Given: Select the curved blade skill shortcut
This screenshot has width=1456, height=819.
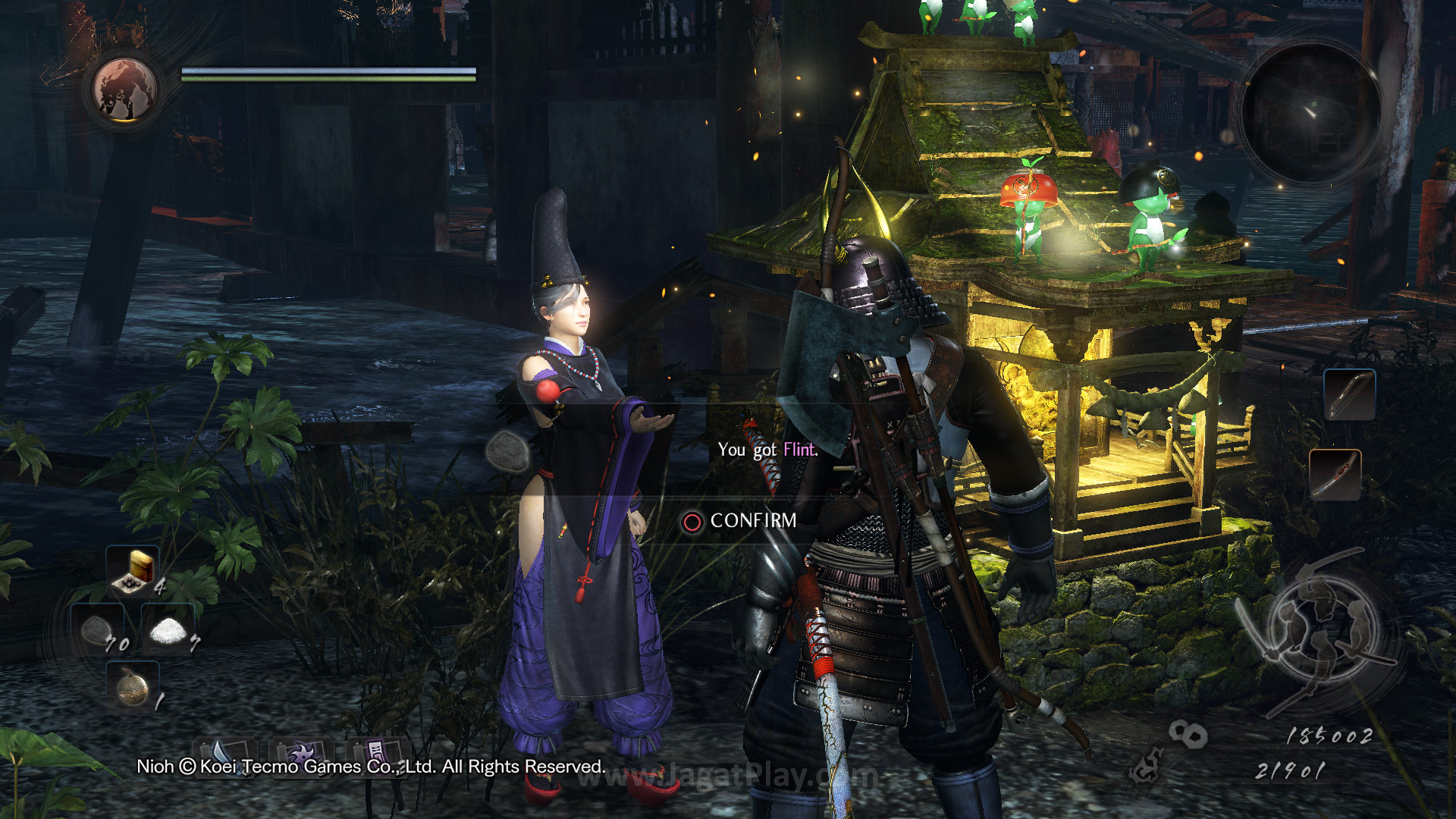Looking at the screenshot, I should pos(224,755).
